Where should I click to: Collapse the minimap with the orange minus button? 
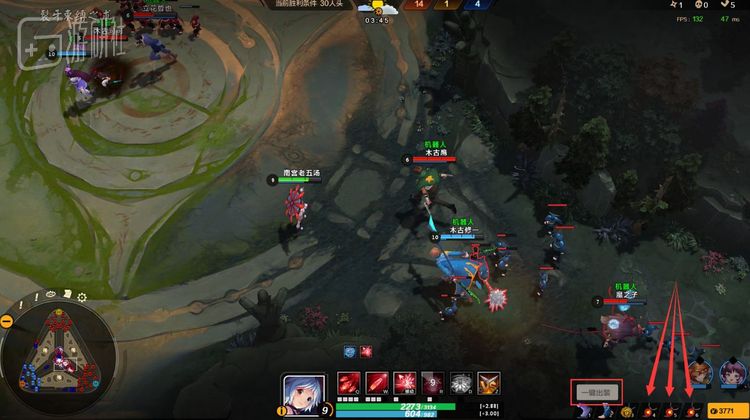(7, 320)
